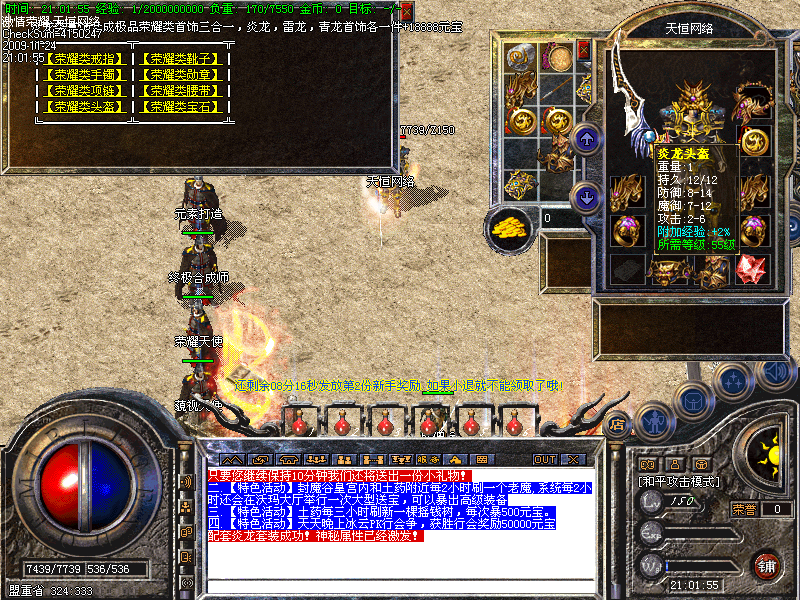Click the gold ingots pile icon
Screen dimensions: 800x600
tap(510, 226)
